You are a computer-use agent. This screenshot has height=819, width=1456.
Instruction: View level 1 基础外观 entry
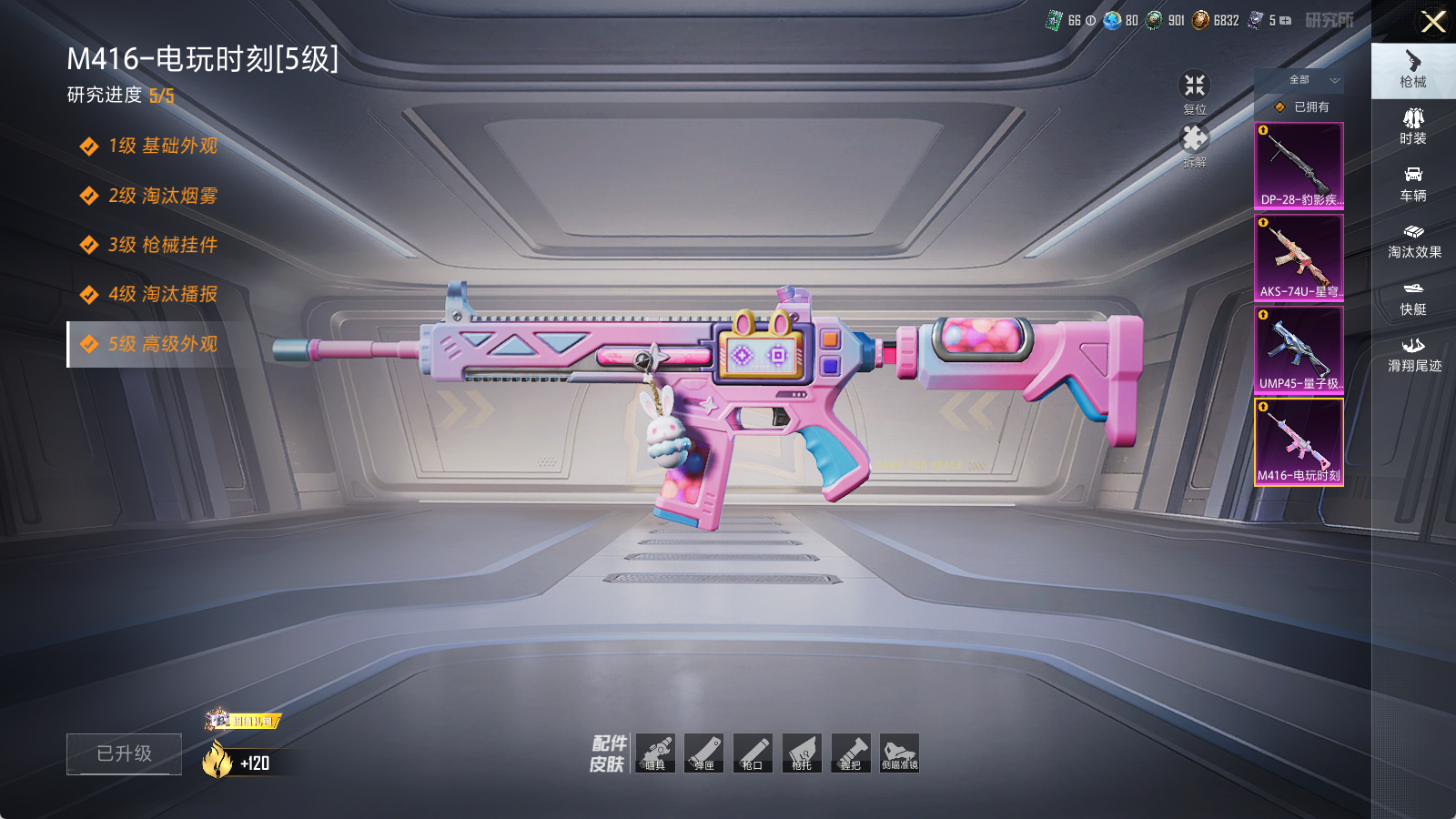162,147
